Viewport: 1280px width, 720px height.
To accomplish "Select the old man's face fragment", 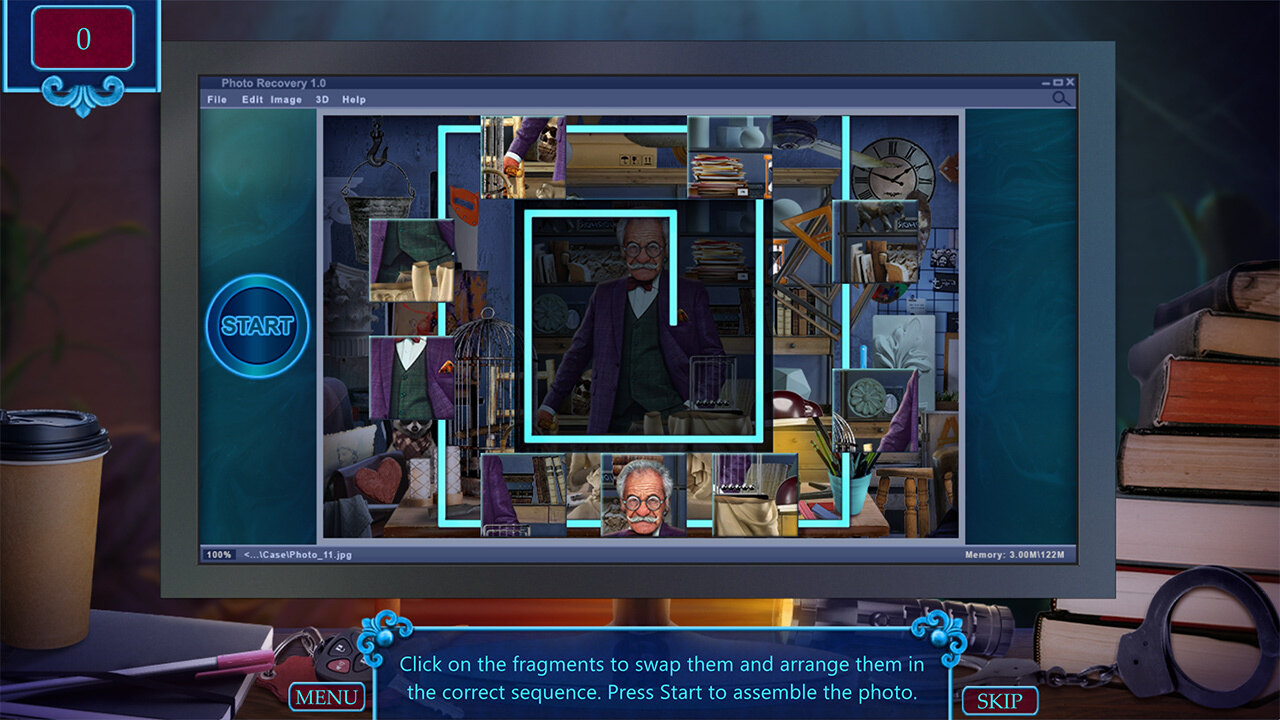I will point(643,495).
